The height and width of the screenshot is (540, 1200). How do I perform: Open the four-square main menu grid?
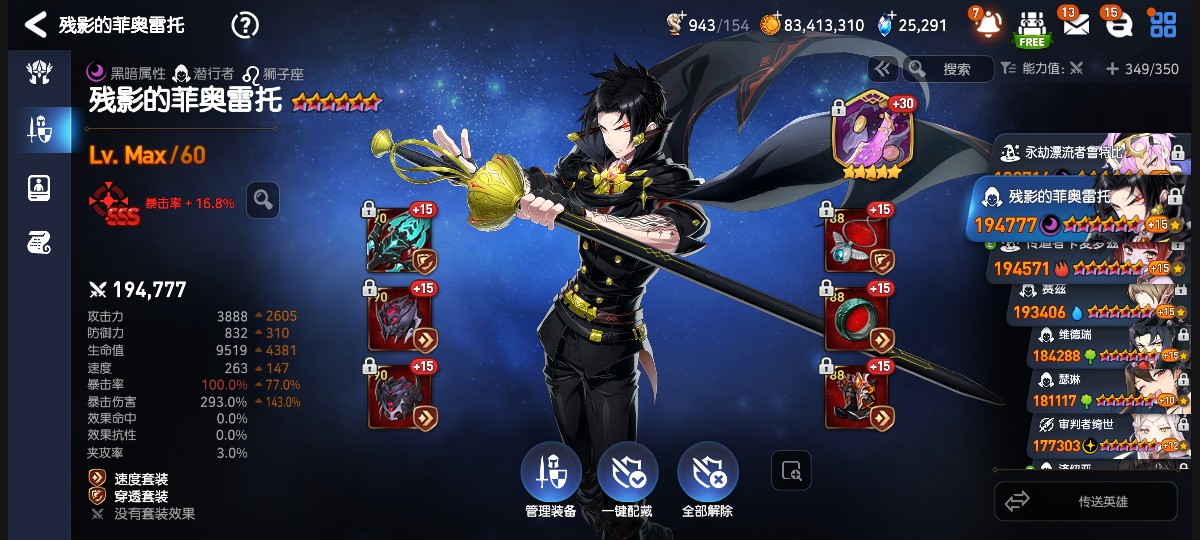(1163, 24)
